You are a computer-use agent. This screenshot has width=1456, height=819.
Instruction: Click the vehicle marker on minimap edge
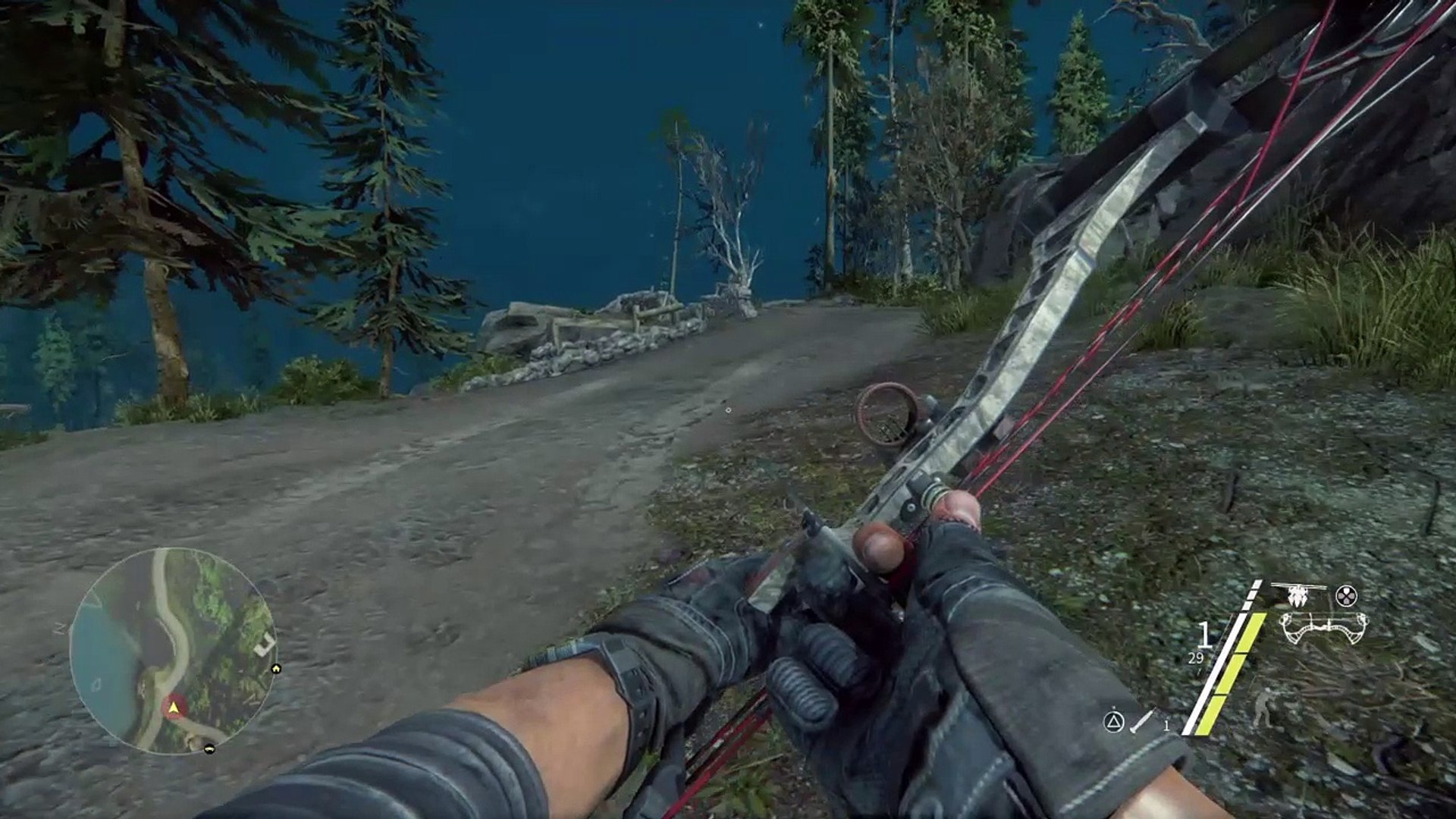(x=209, y=748)
